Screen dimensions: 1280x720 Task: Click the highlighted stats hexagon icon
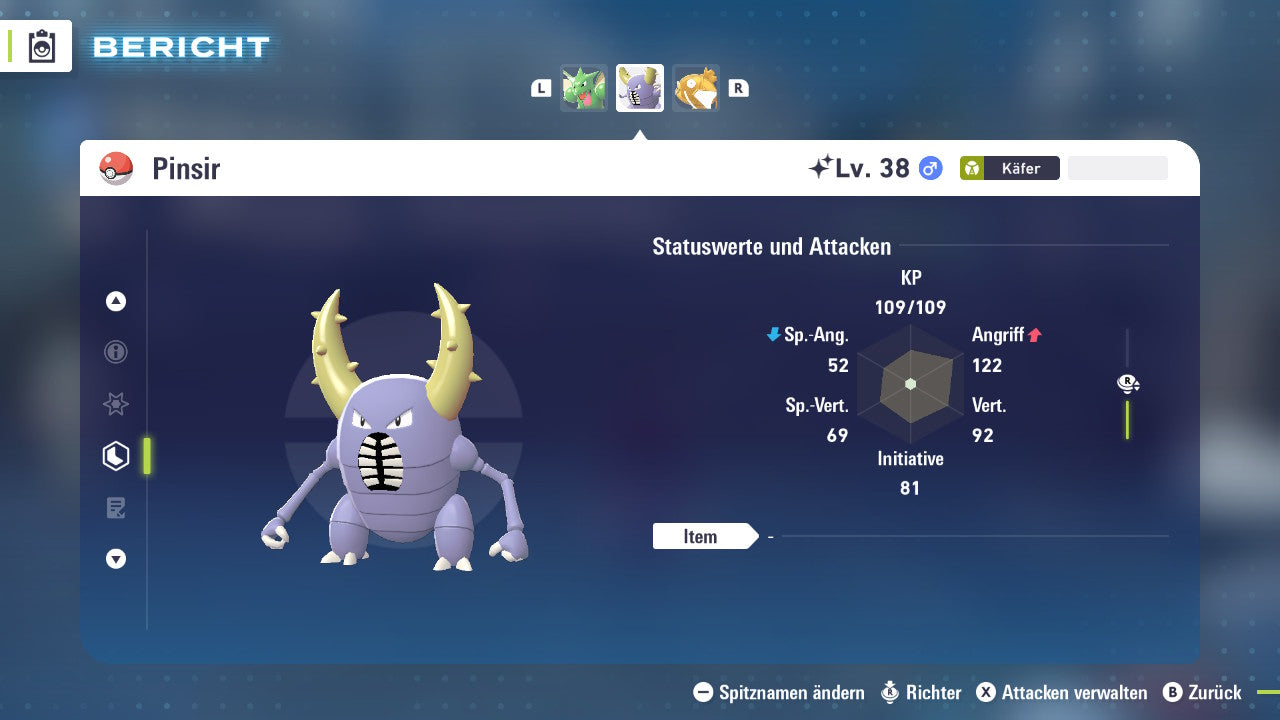click(115, 455)
